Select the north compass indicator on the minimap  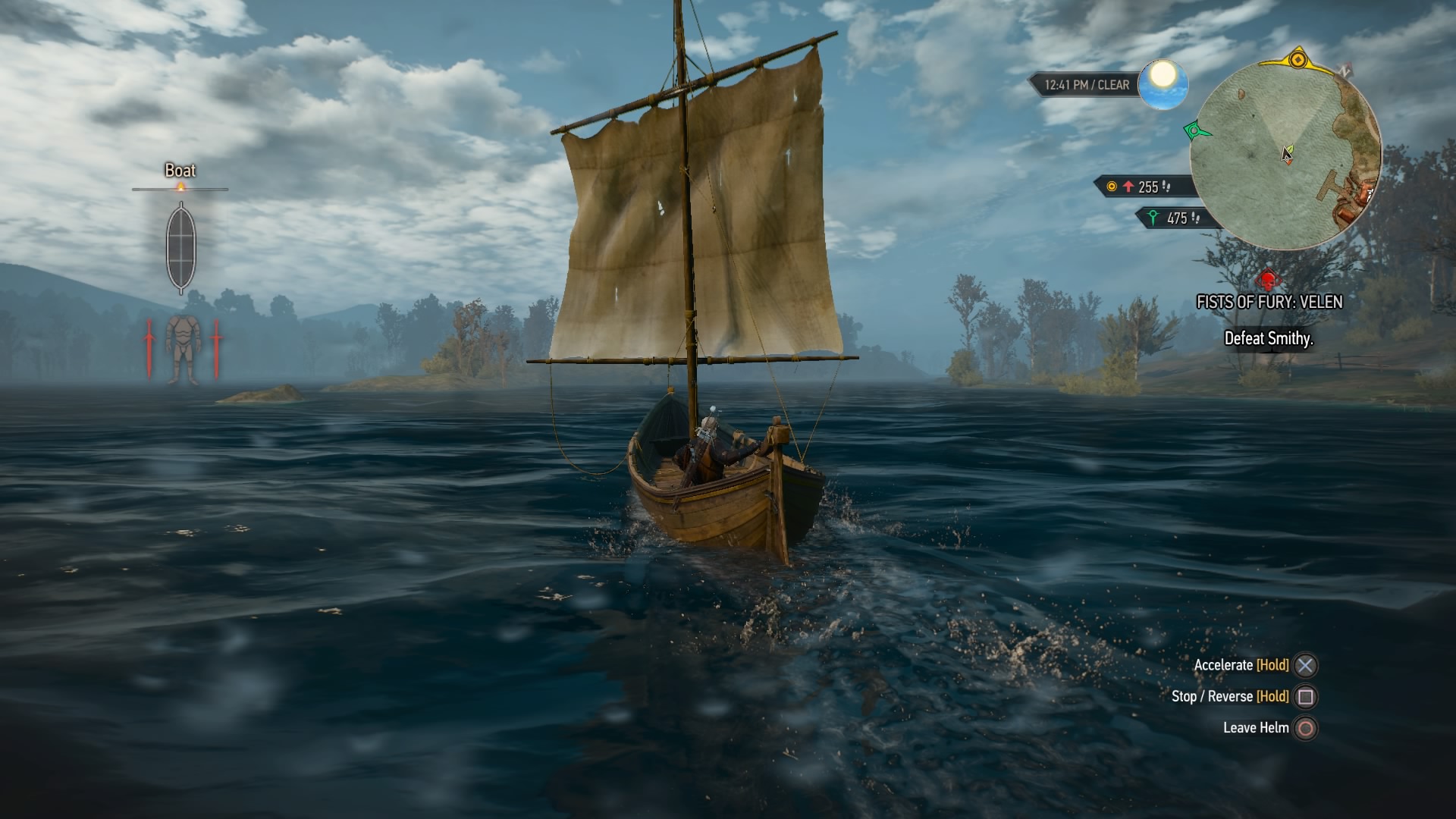tap(1344, 70)
